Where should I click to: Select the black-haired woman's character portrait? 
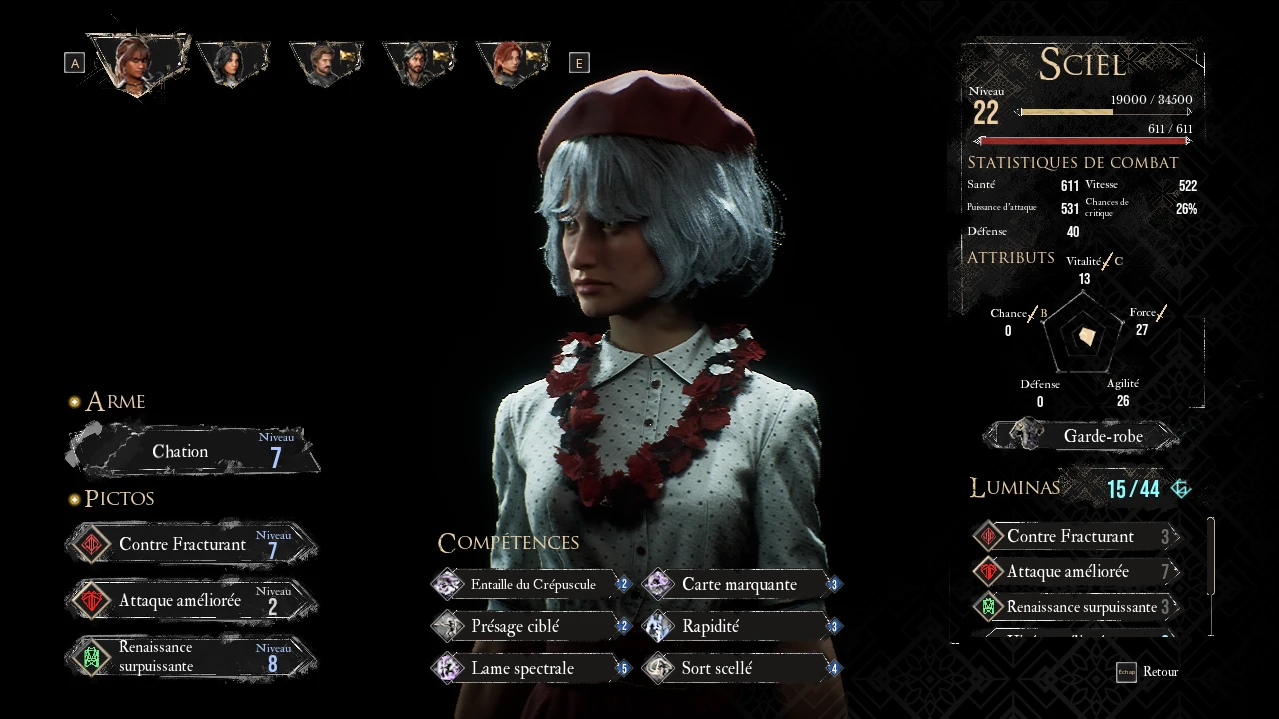click(x=232, y=62)
